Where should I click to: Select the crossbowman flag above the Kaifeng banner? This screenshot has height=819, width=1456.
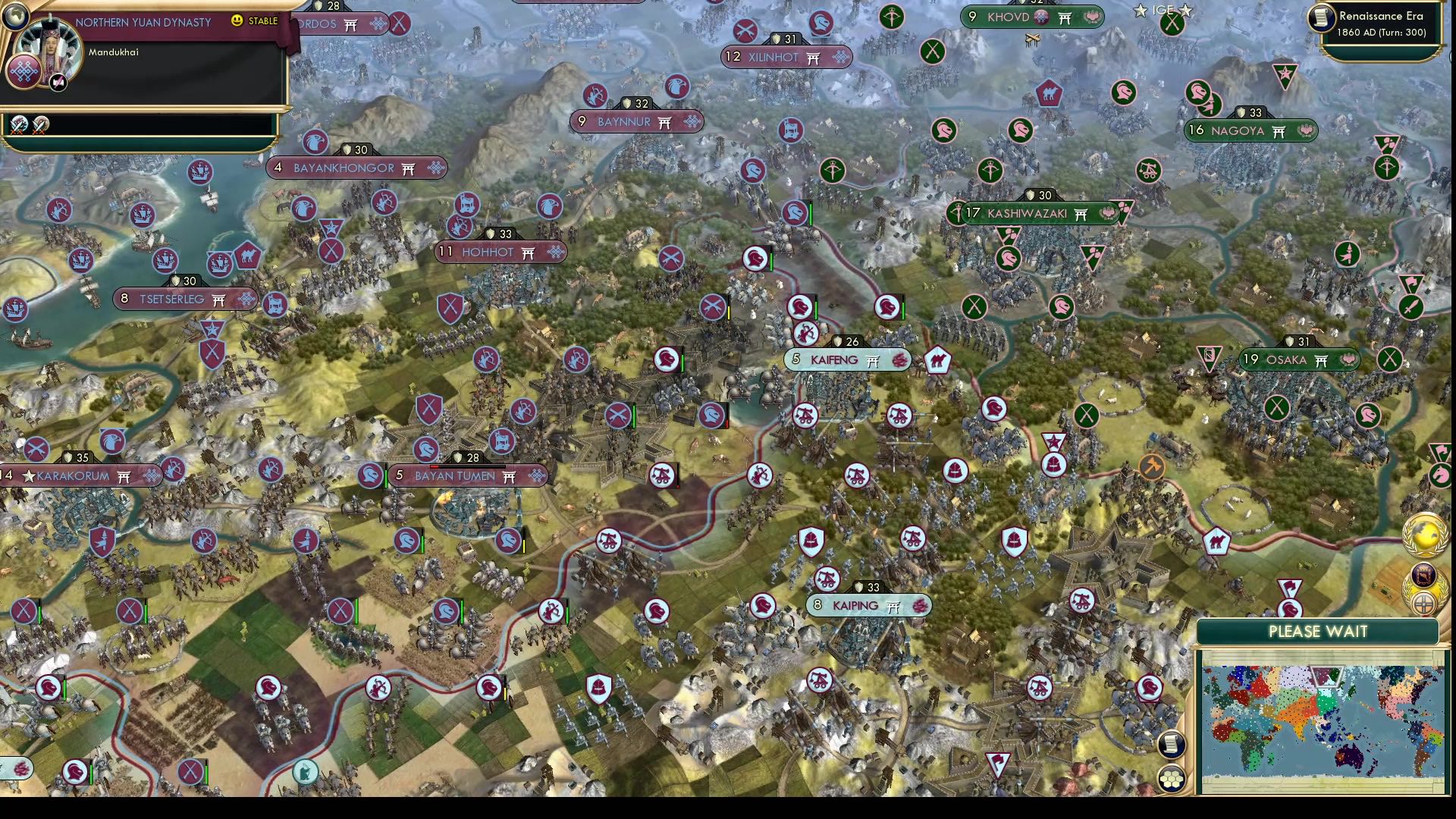click(805, 335)
